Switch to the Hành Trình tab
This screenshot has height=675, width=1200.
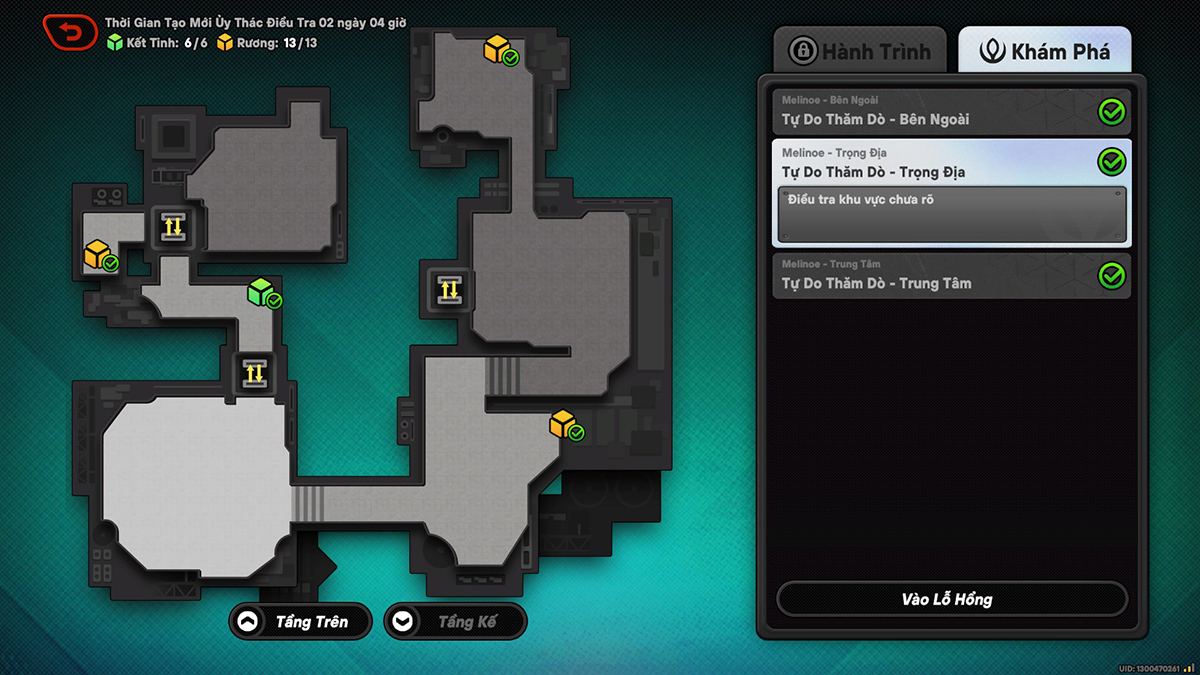tap(860, 51)
